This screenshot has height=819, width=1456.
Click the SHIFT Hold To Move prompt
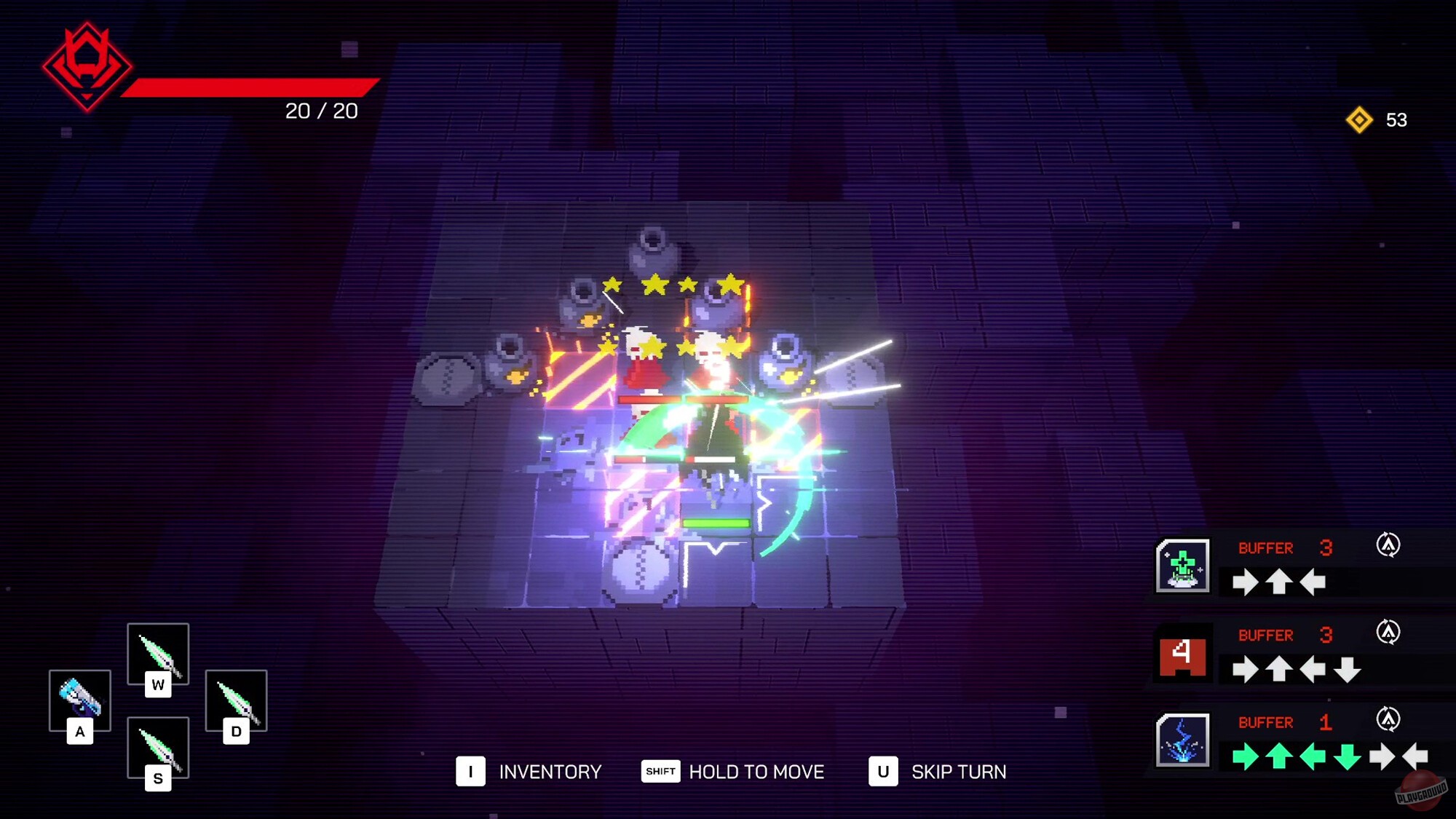(660, 772)
